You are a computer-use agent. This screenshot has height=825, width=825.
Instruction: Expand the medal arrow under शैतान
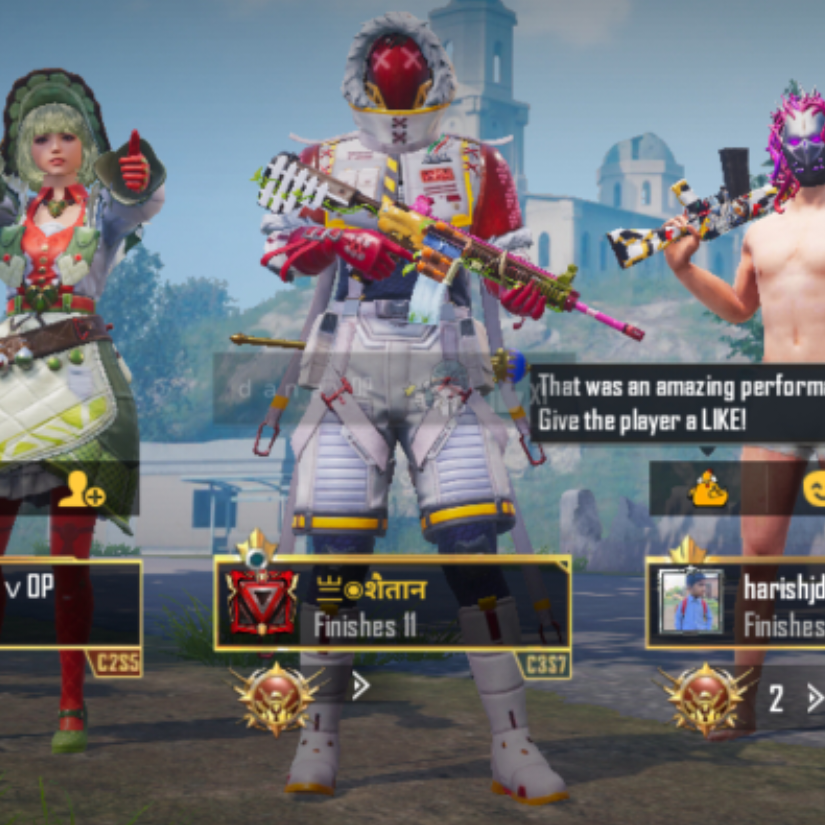pyautogui.click(x=361, y=686)
